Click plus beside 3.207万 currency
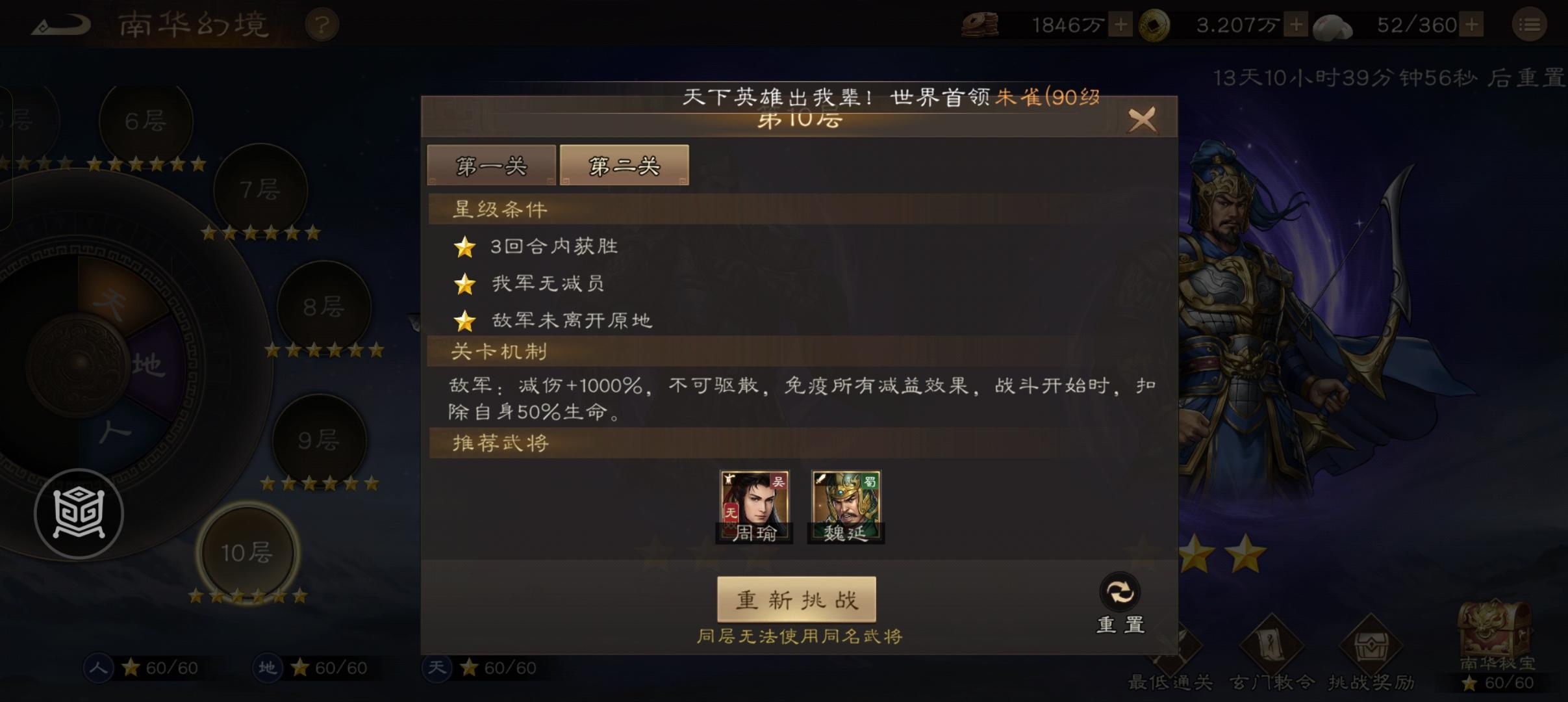Screen dimensions: 1568x702 click(1296, 24)
